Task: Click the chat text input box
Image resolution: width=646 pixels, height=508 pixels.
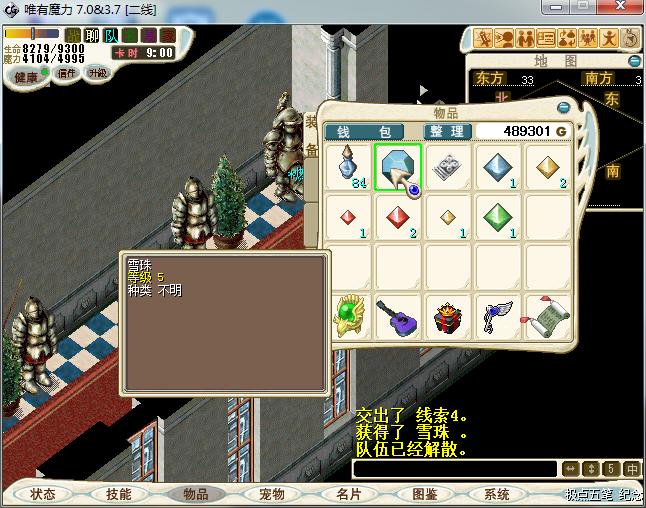Action: (x=455, y=468)
